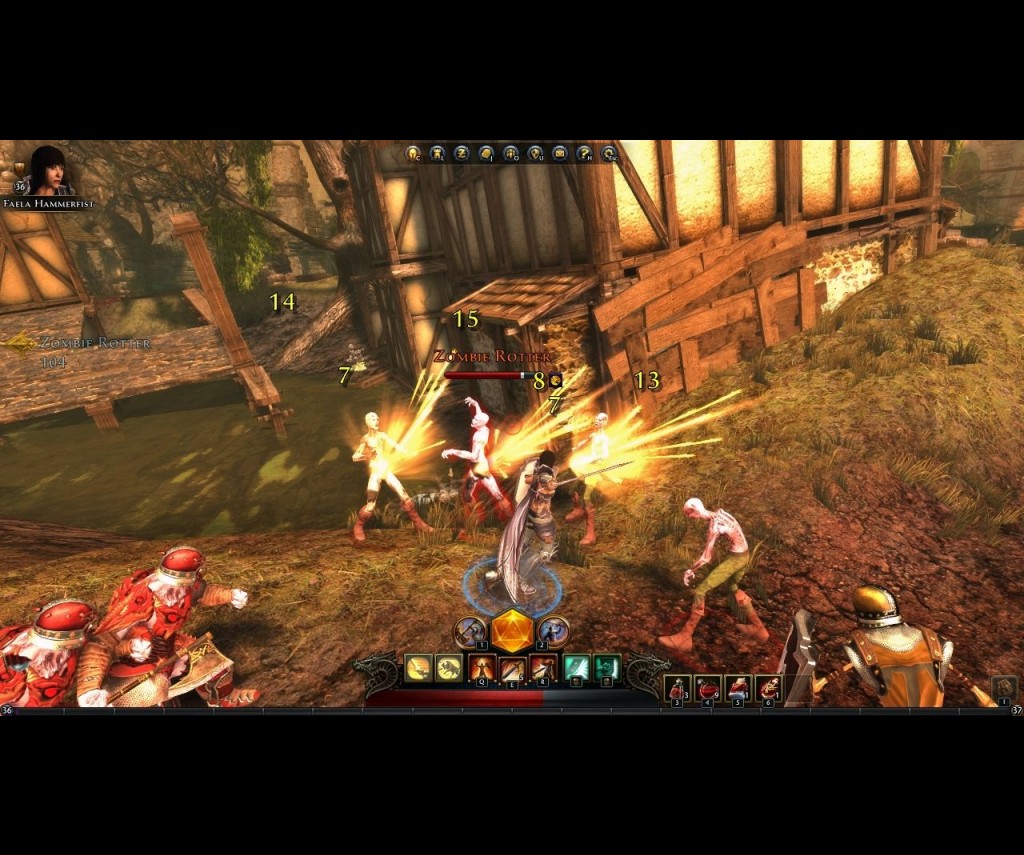Open the gear settings icon
1024x855 pixels.
[608, 153]
